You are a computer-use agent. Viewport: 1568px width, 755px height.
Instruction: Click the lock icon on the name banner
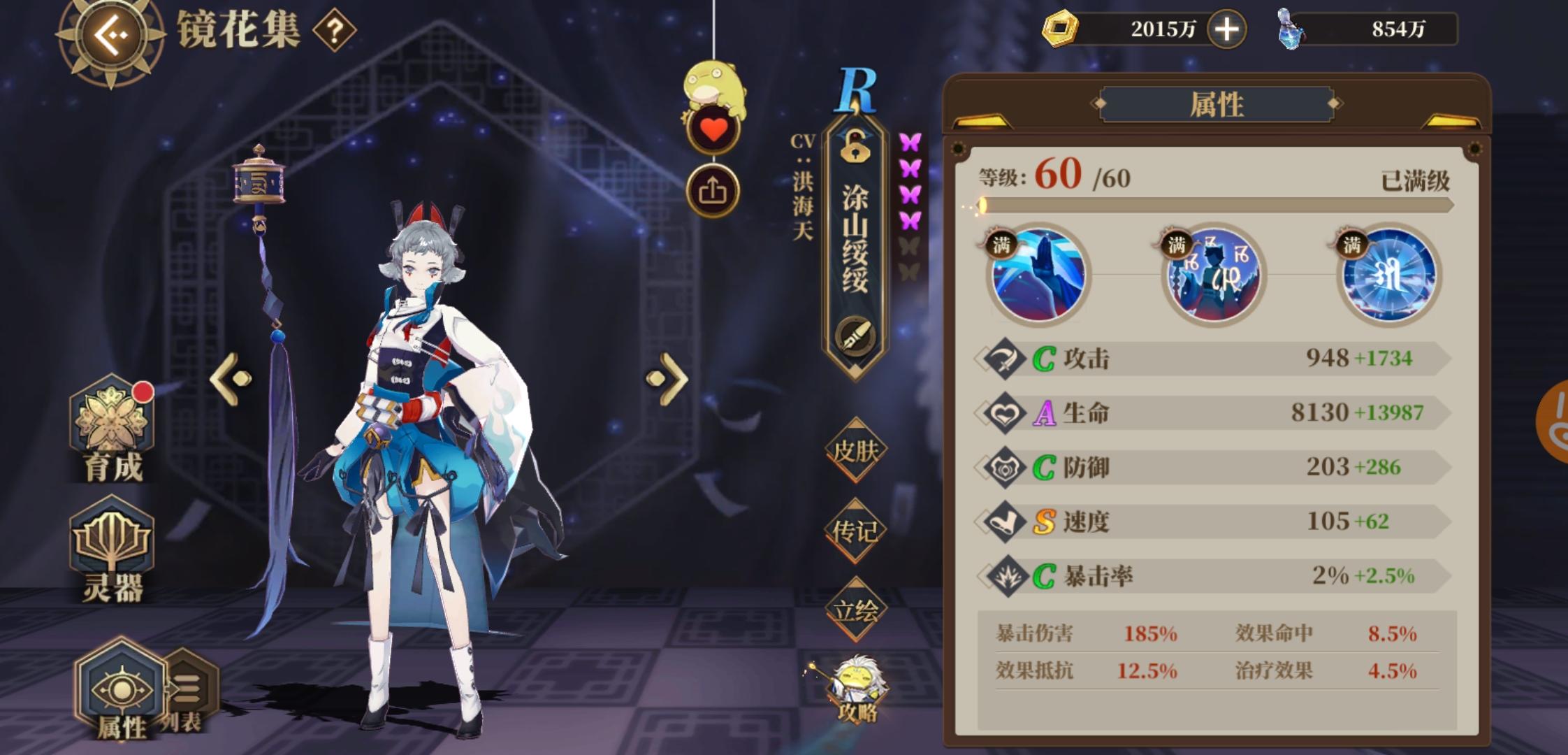[x=854, y=150]
